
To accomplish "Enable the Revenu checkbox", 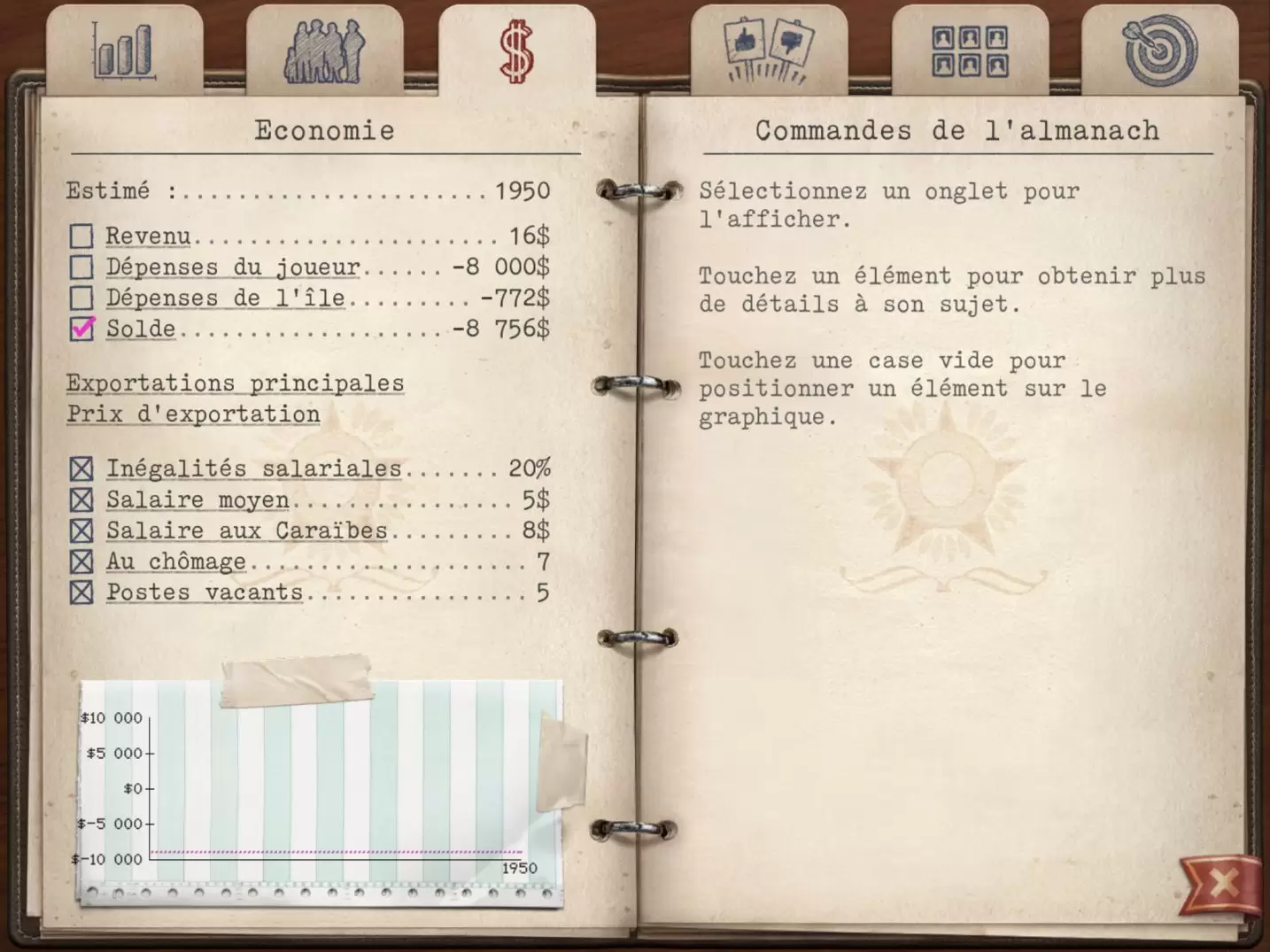I will pos(81,236).
